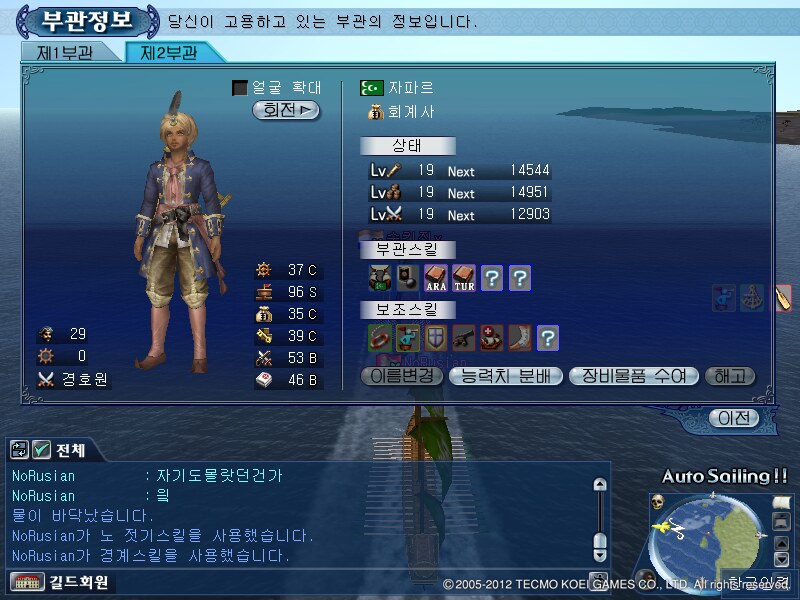Go back with the 이전 button
This screenshot has height=600, width=800.
pos(733,418)
